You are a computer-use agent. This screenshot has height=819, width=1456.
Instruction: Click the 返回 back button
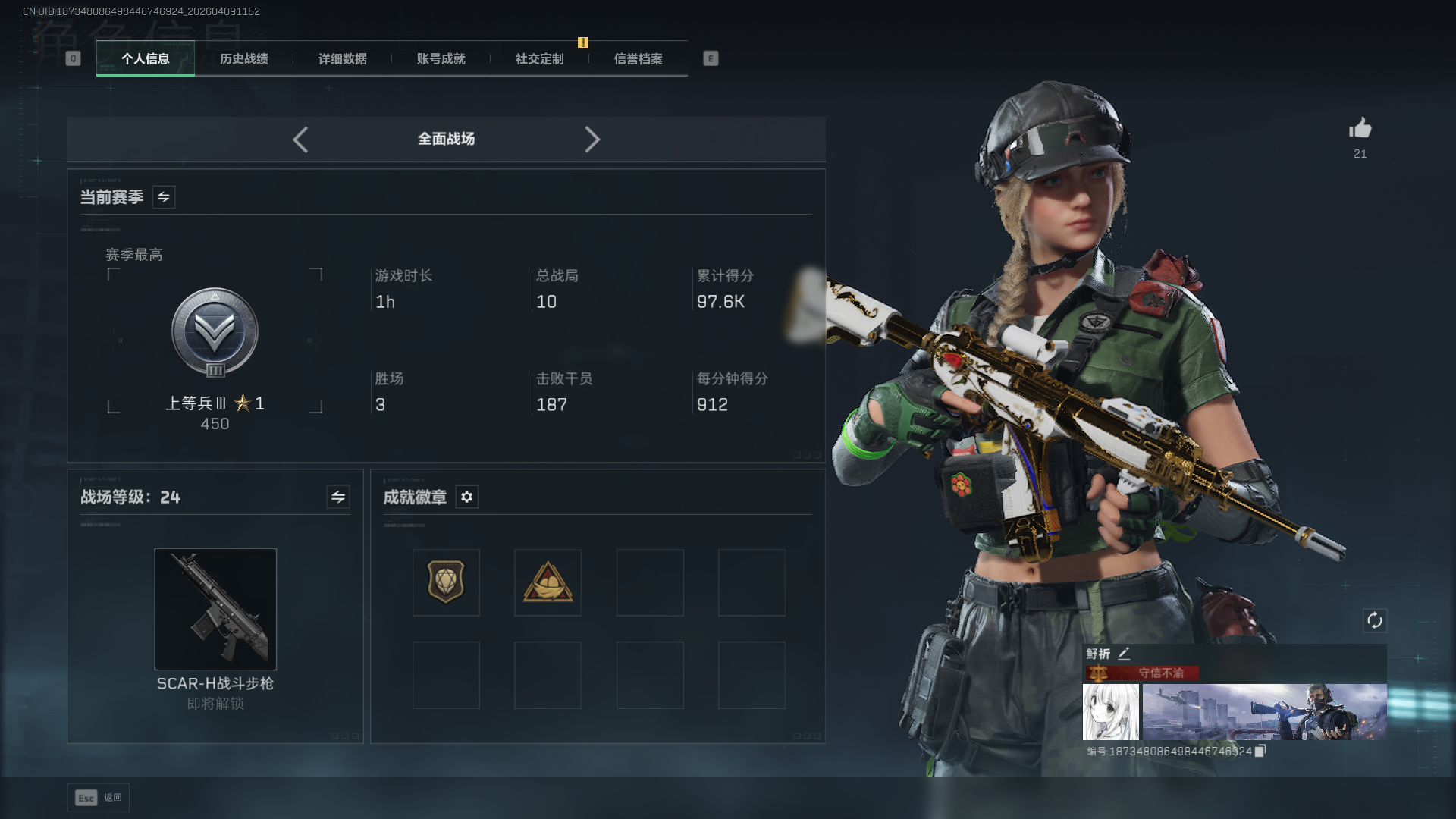[x=99, y=798]
